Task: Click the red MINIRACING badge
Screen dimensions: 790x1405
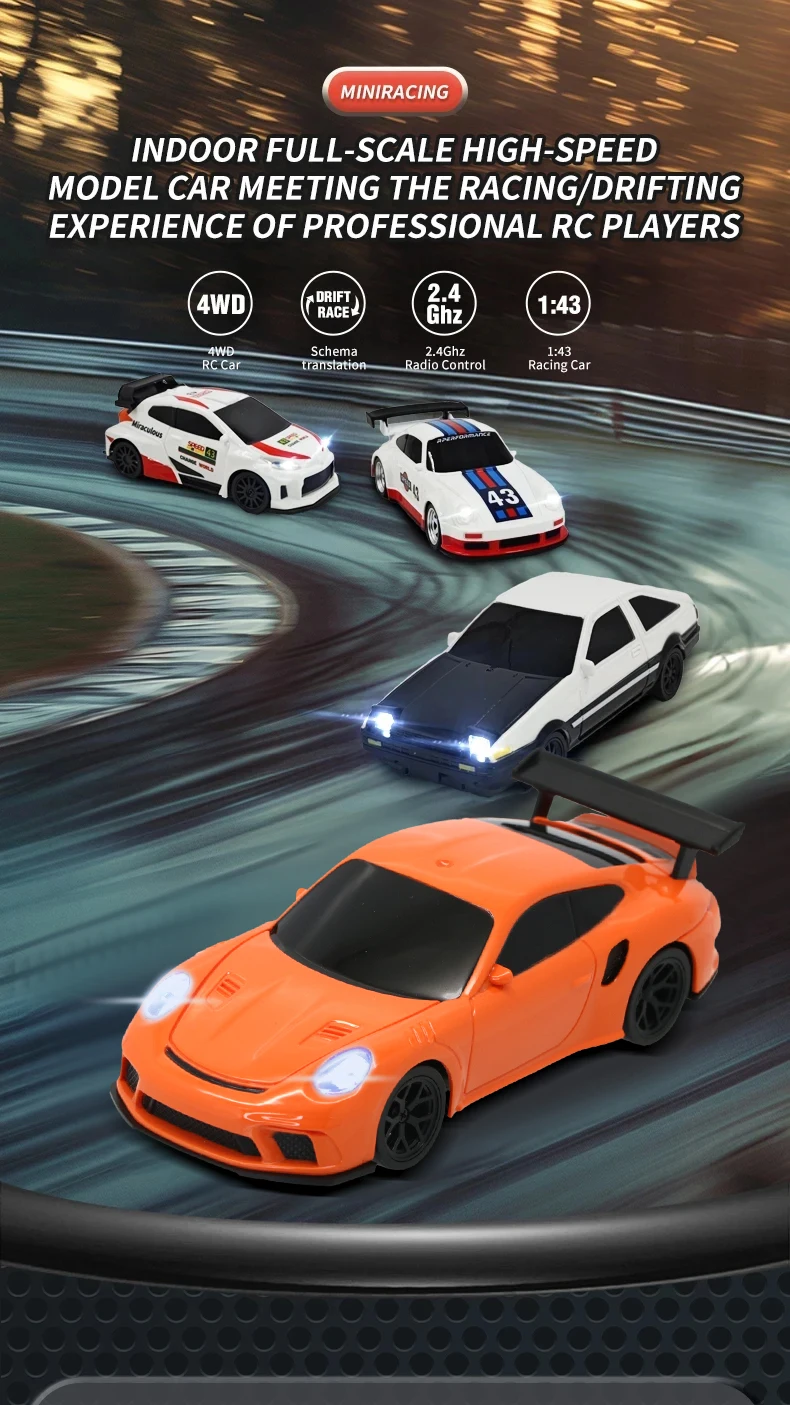Action: click(395, 92)
